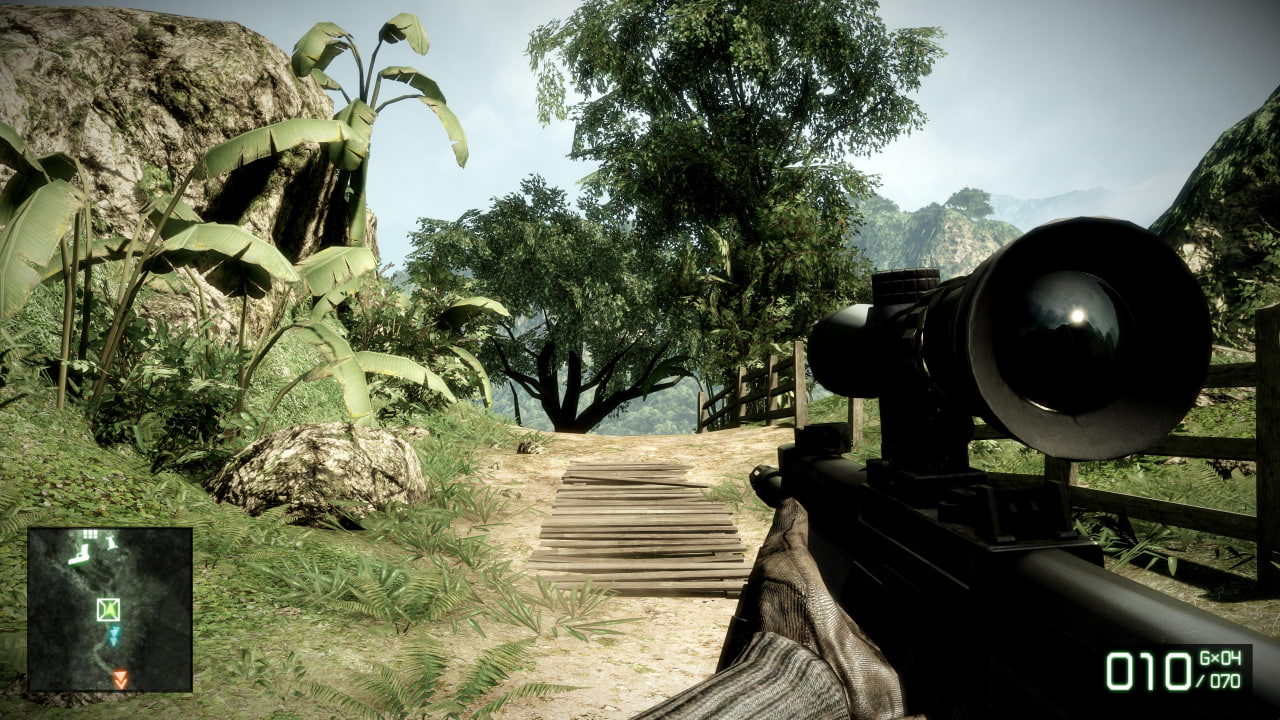Click the orange chevron objective marker
The image size is (1280, 720).
[x=120, y=679]
